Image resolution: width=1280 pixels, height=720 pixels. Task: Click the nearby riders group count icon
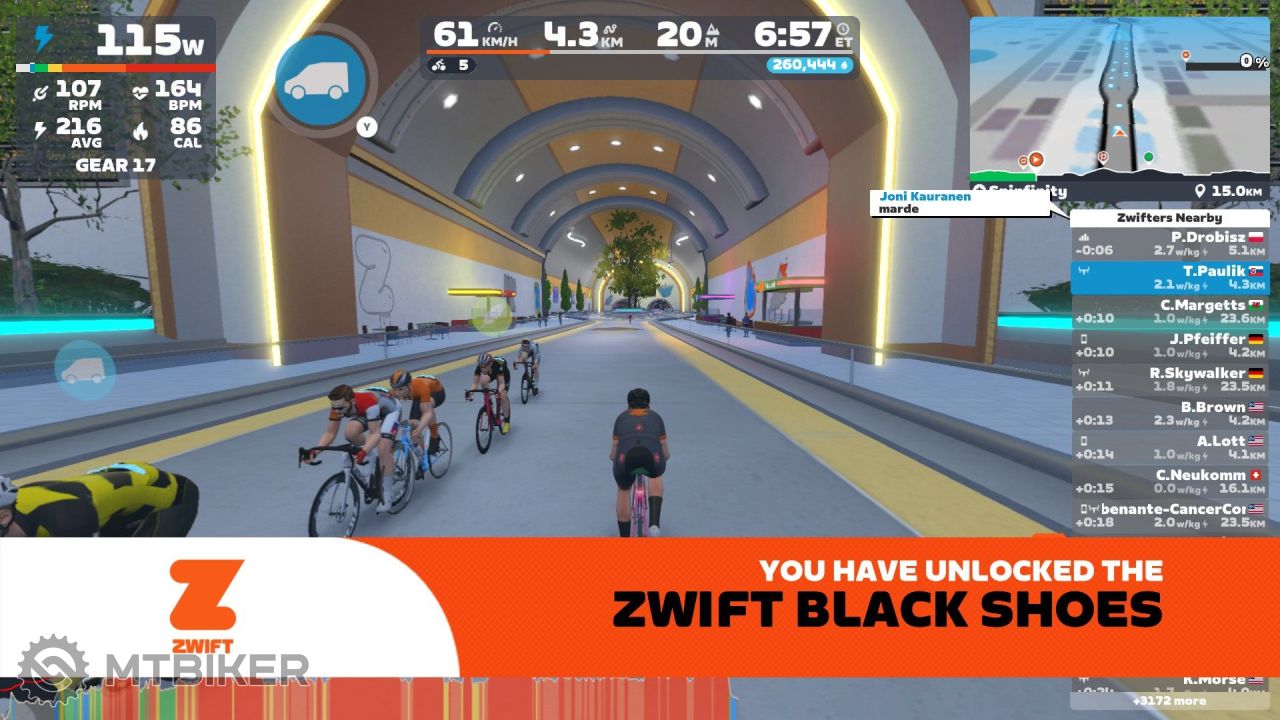tap(451, 66)
